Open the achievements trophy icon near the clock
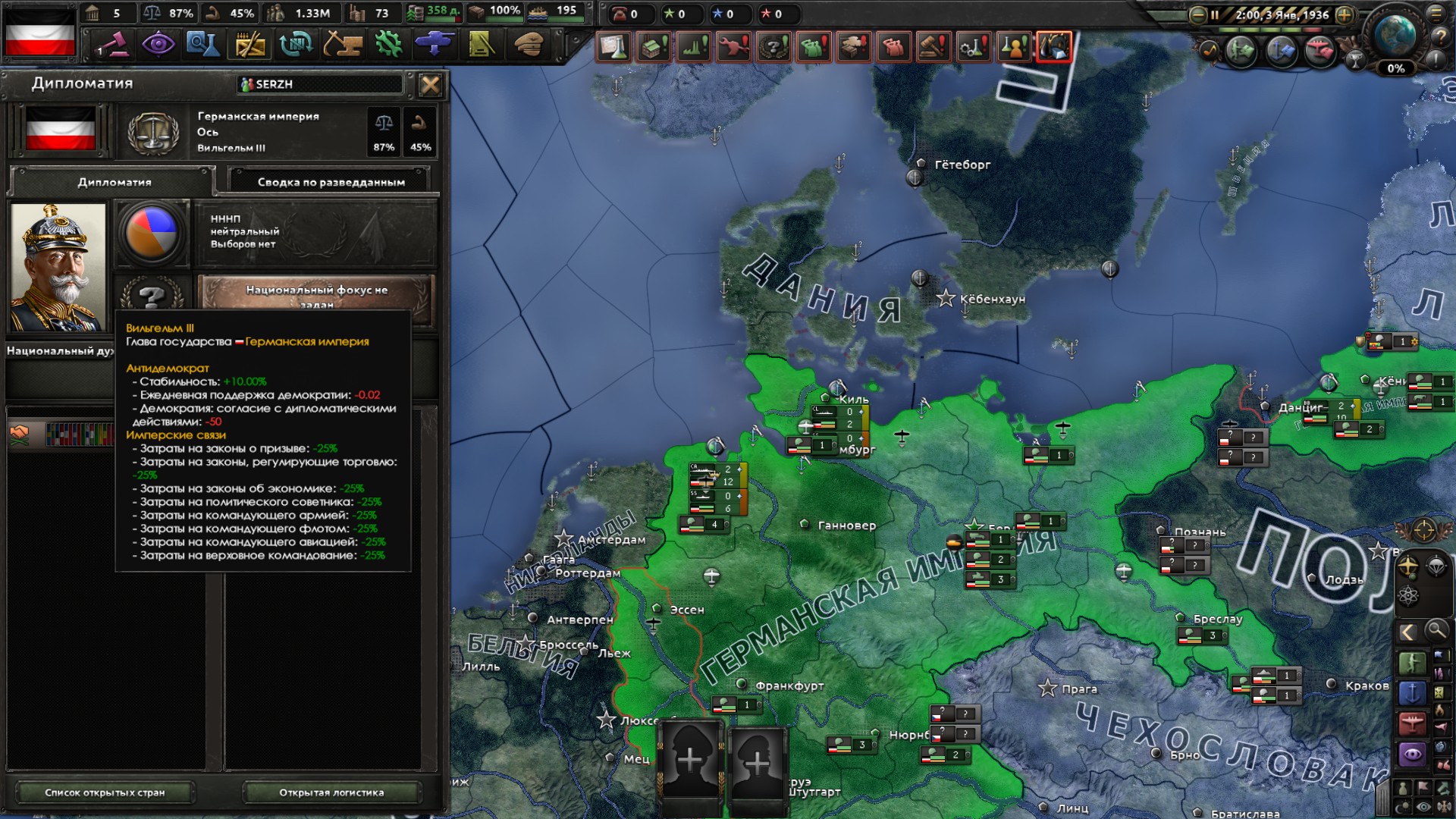The height and width of the screenshot is (819, 1456). coord(1356,61)
